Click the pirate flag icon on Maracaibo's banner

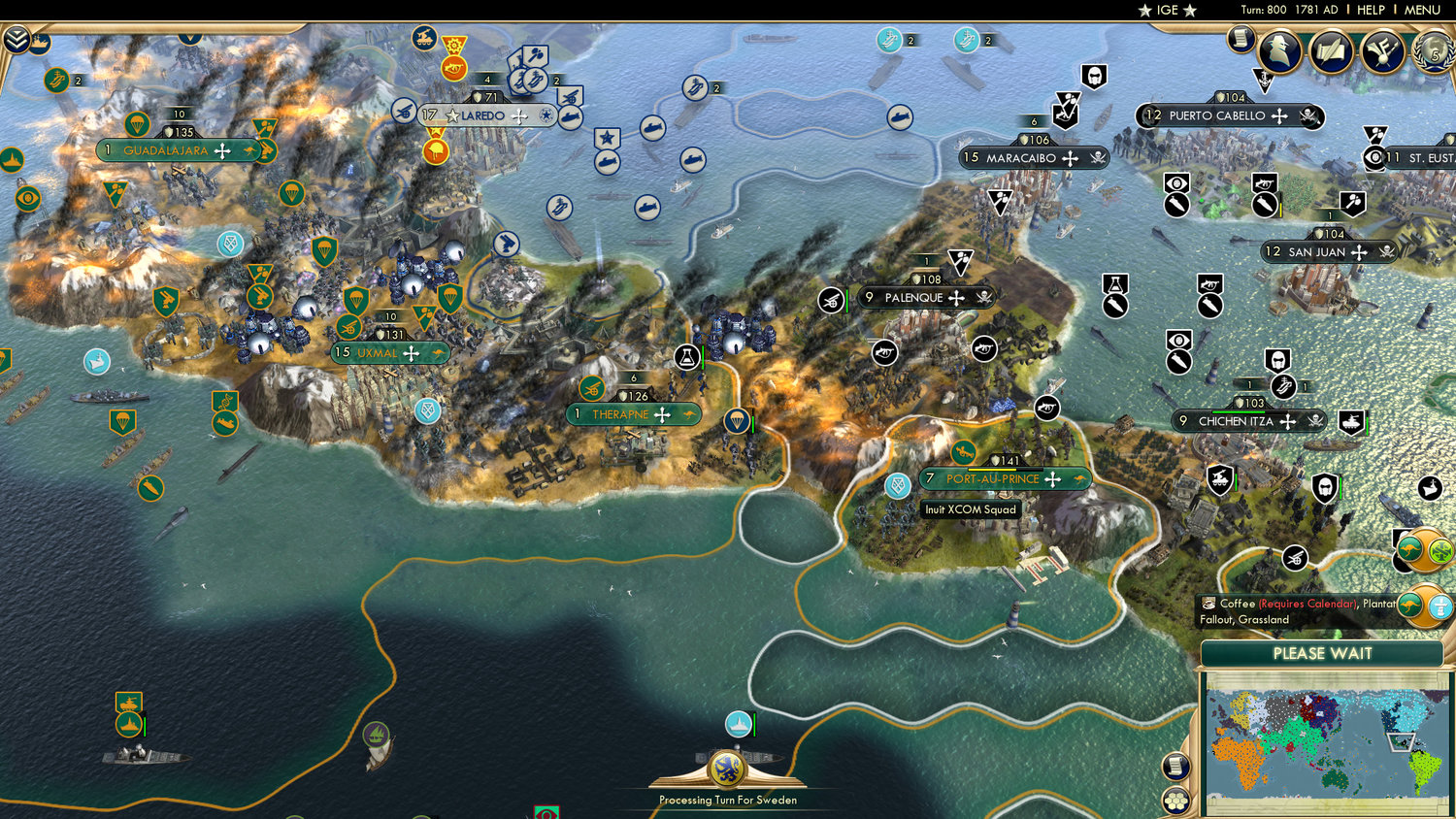[1097, 158]
